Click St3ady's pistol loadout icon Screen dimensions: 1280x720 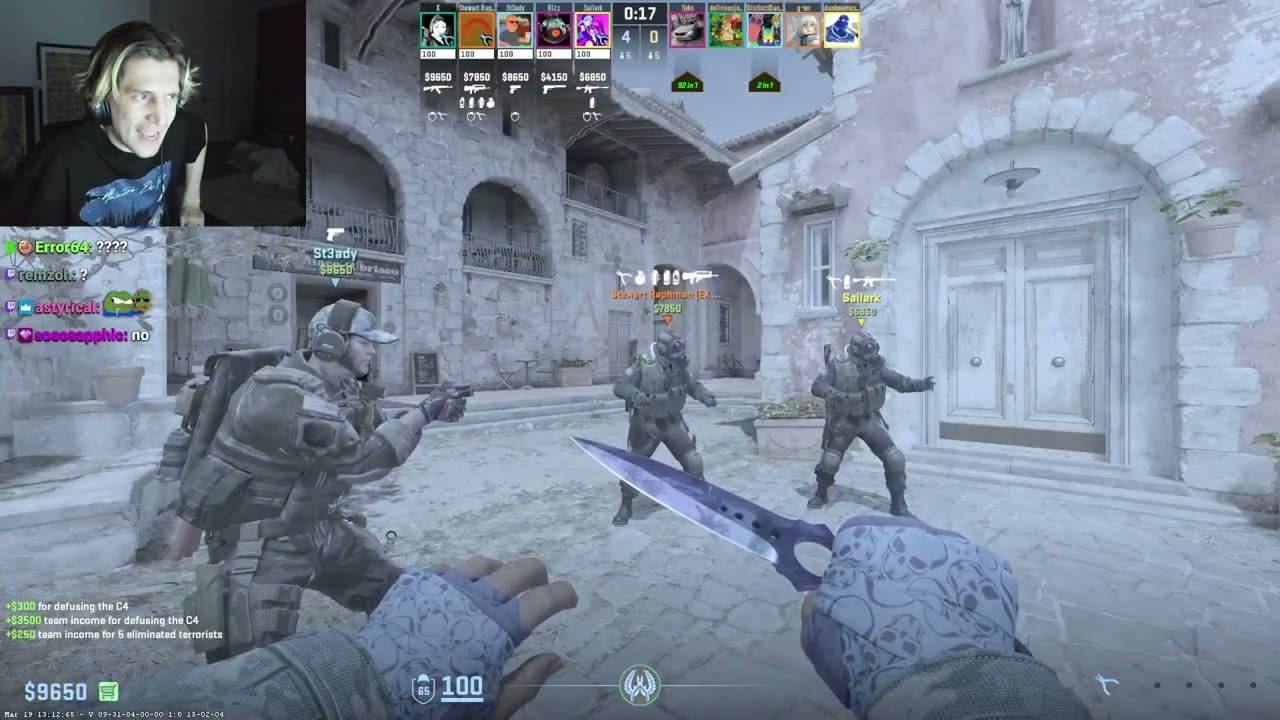514,90
